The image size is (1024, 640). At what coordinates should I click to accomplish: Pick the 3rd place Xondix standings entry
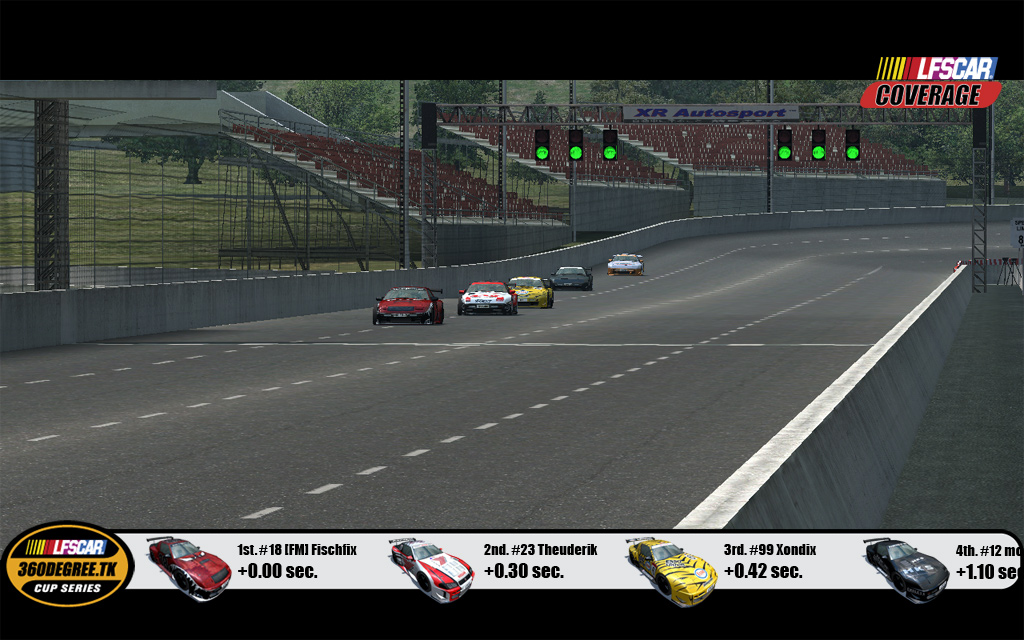769,561
